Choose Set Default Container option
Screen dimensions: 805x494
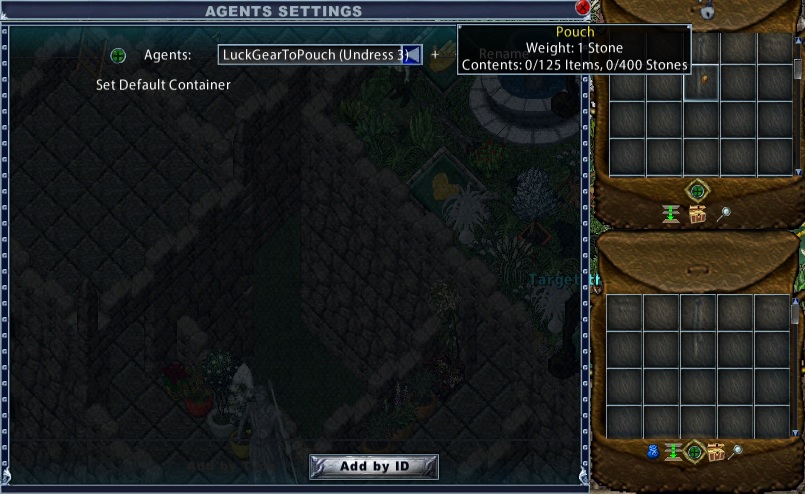(x=163, y=85)
